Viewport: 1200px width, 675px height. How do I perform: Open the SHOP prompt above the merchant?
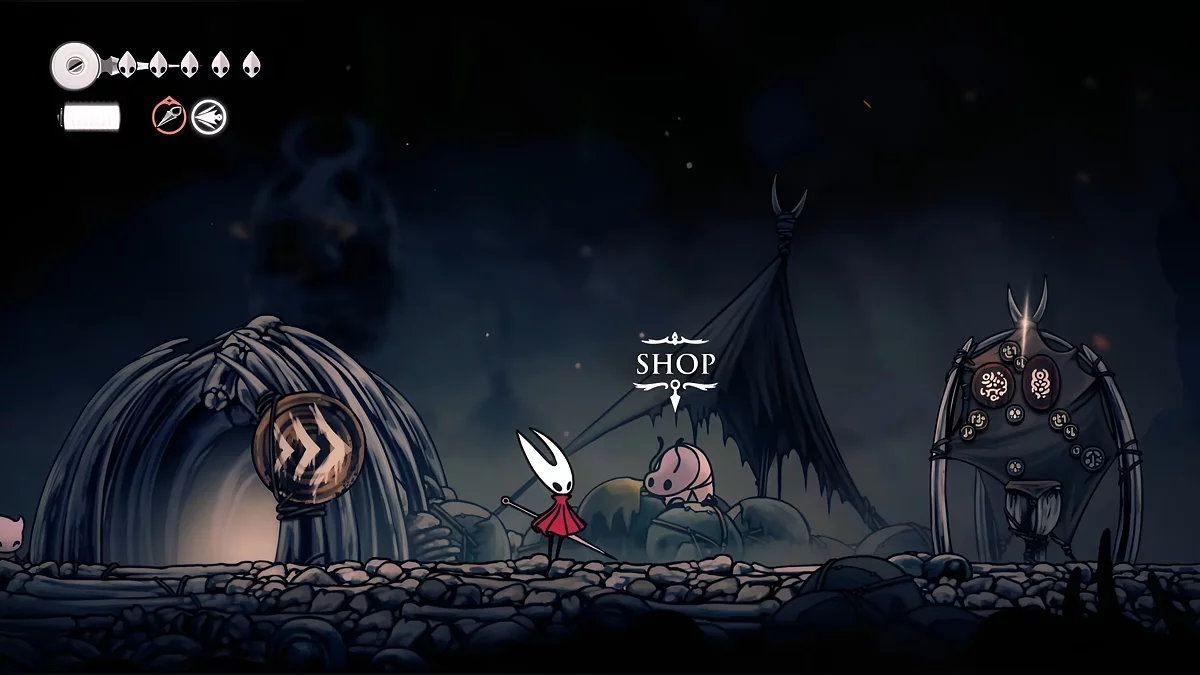tap(676, 364)
